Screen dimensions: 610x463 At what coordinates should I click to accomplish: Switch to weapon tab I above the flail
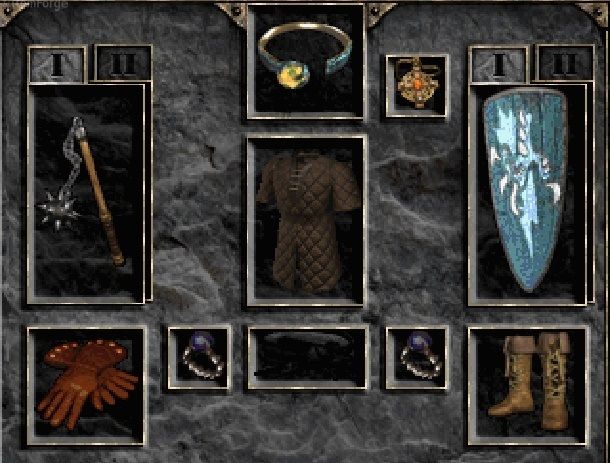(57, 64)
